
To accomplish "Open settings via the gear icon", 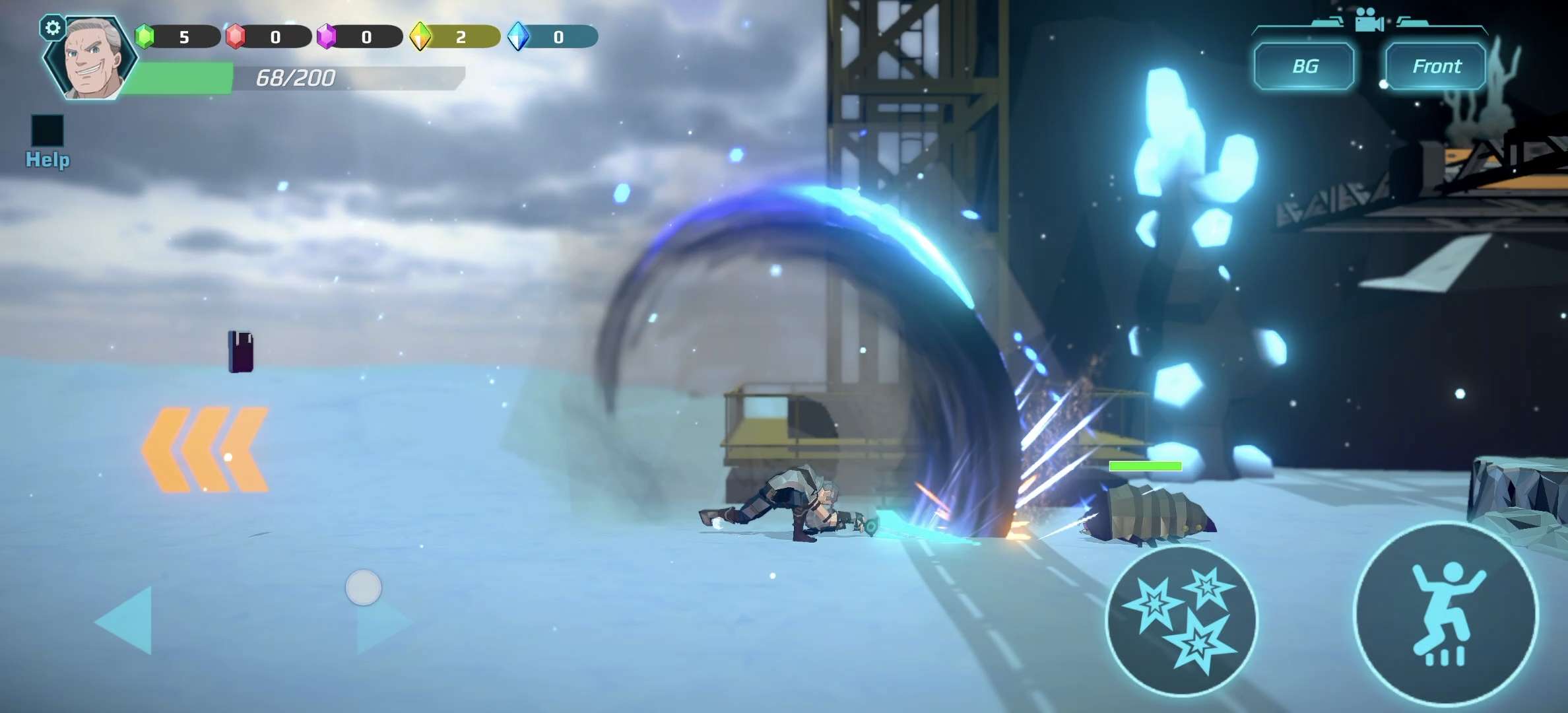I will pos(53,28).
